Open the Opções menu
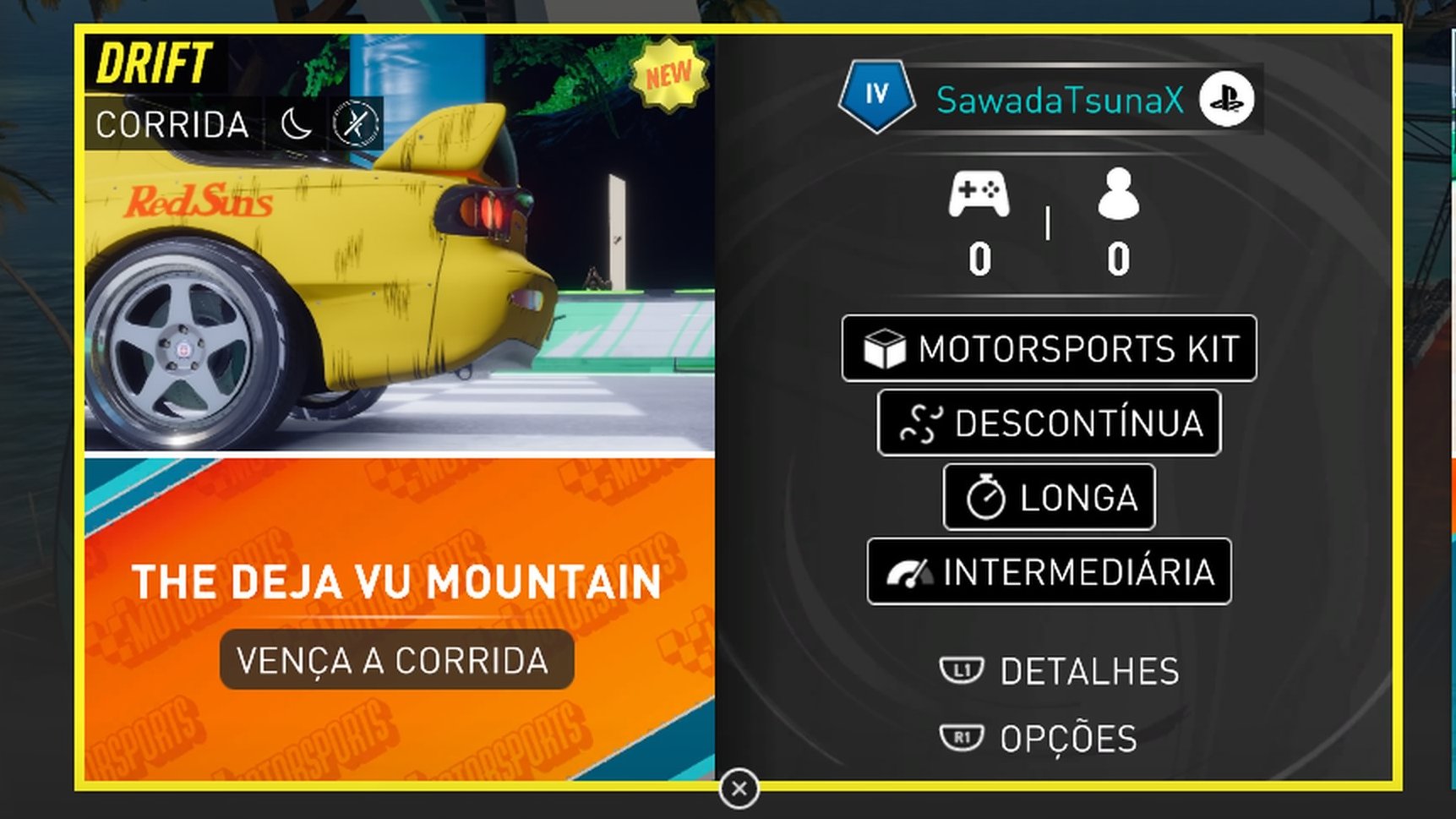This screenshot has width=1456, height=819. click(x=1039, y=739)
